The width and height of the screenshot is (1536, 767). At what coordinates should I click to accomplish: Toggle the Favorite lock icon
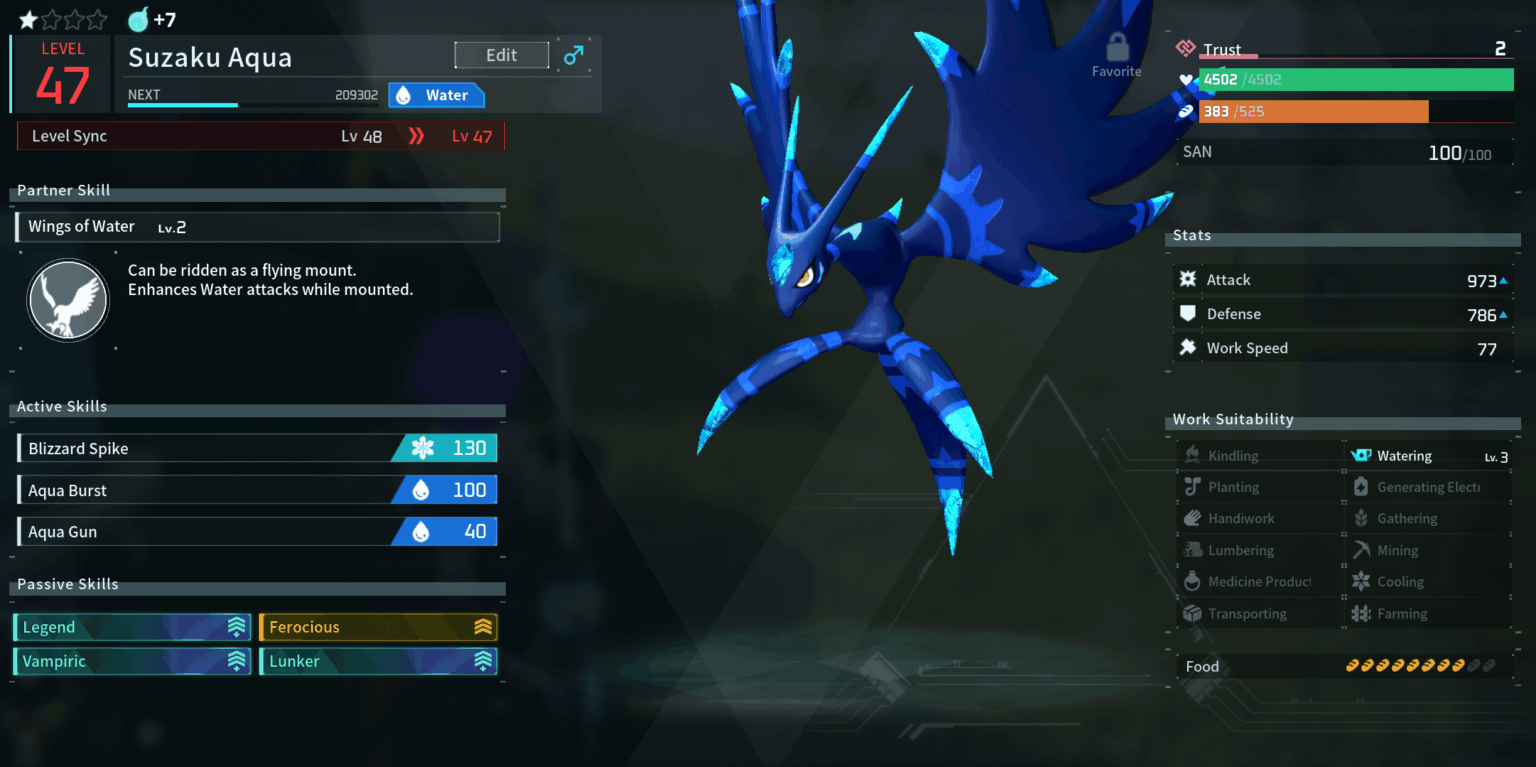tap(1117, 50)
